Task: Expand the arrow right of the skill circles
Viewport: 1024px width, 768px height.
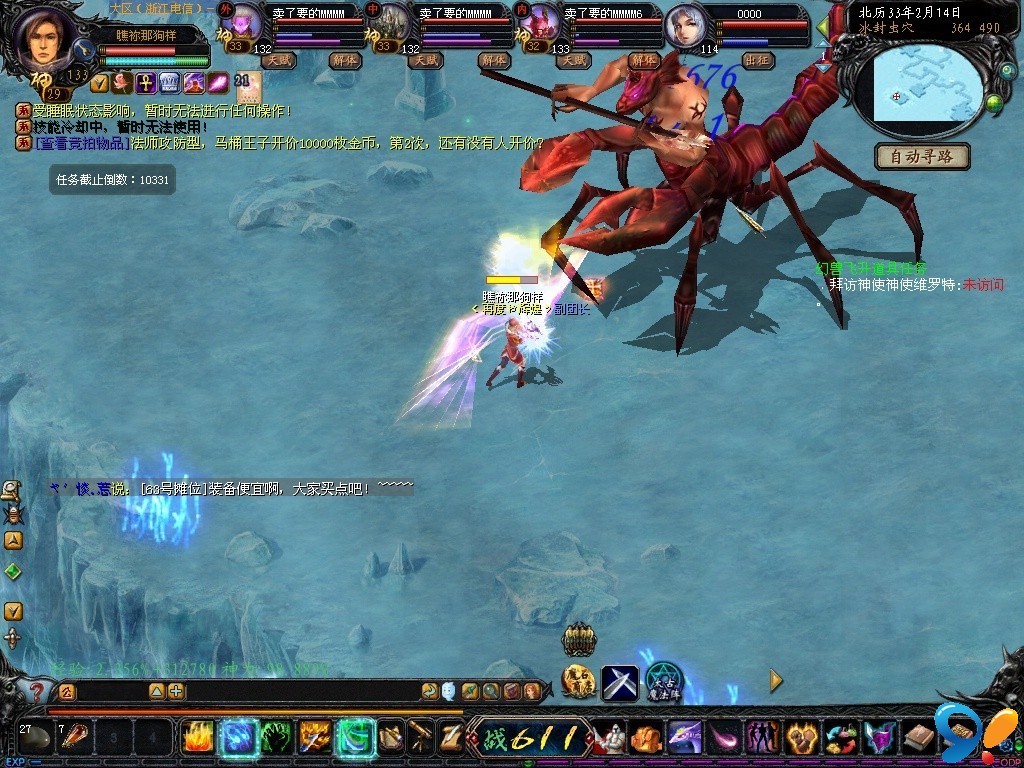Action: [x=776, y=682]
